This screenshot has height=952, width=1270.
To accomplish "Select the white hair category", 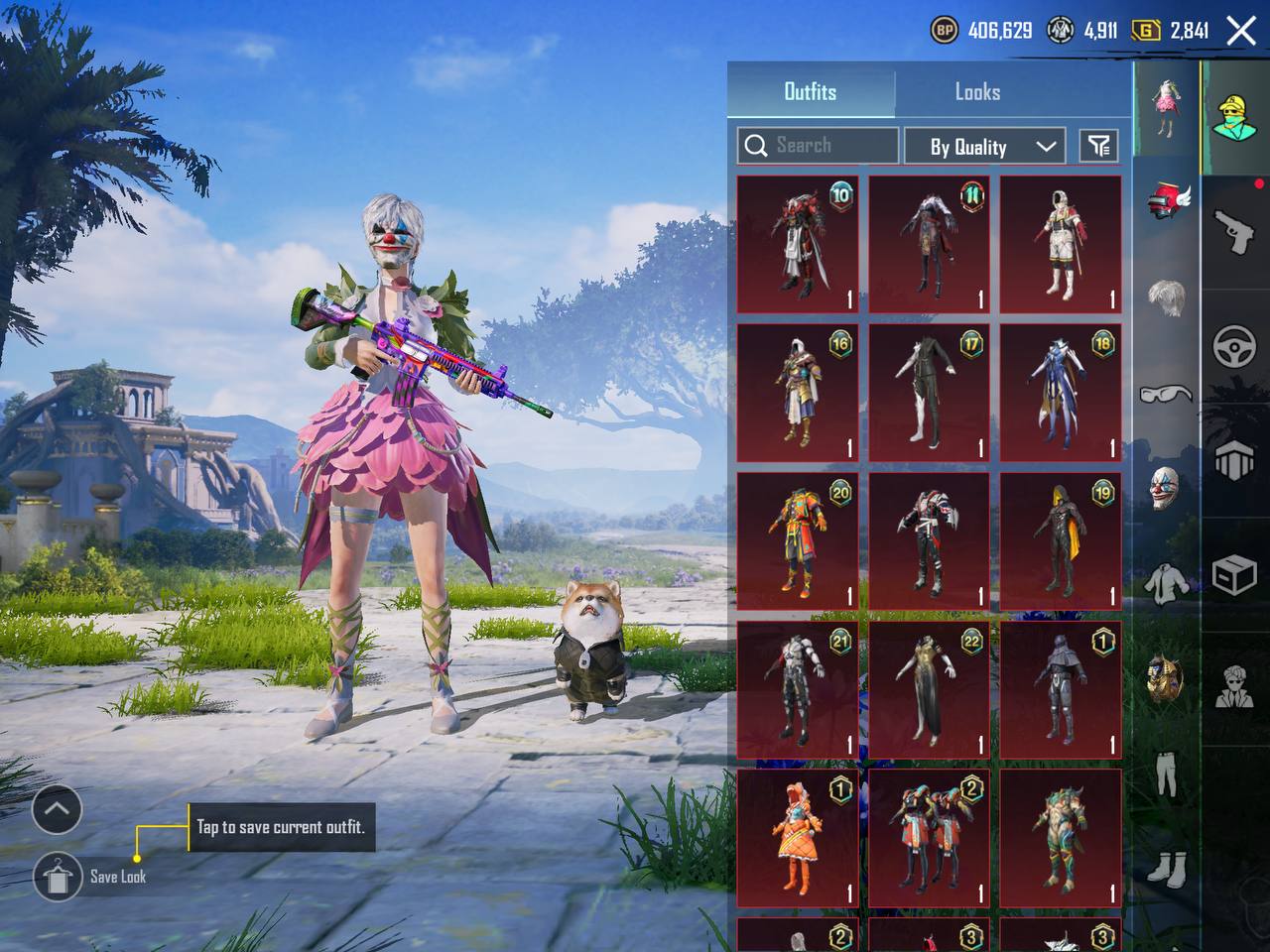I will point(1166,297).
